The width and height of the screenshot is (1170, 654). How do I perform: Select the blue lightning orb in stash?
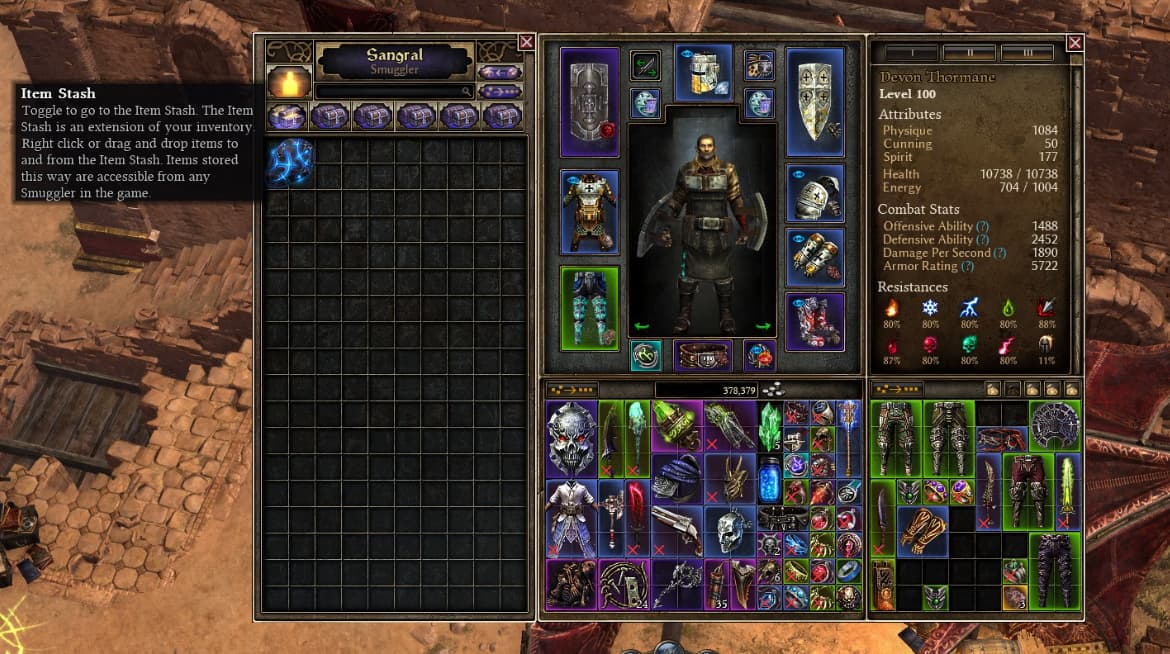click(x=290, y=162)
